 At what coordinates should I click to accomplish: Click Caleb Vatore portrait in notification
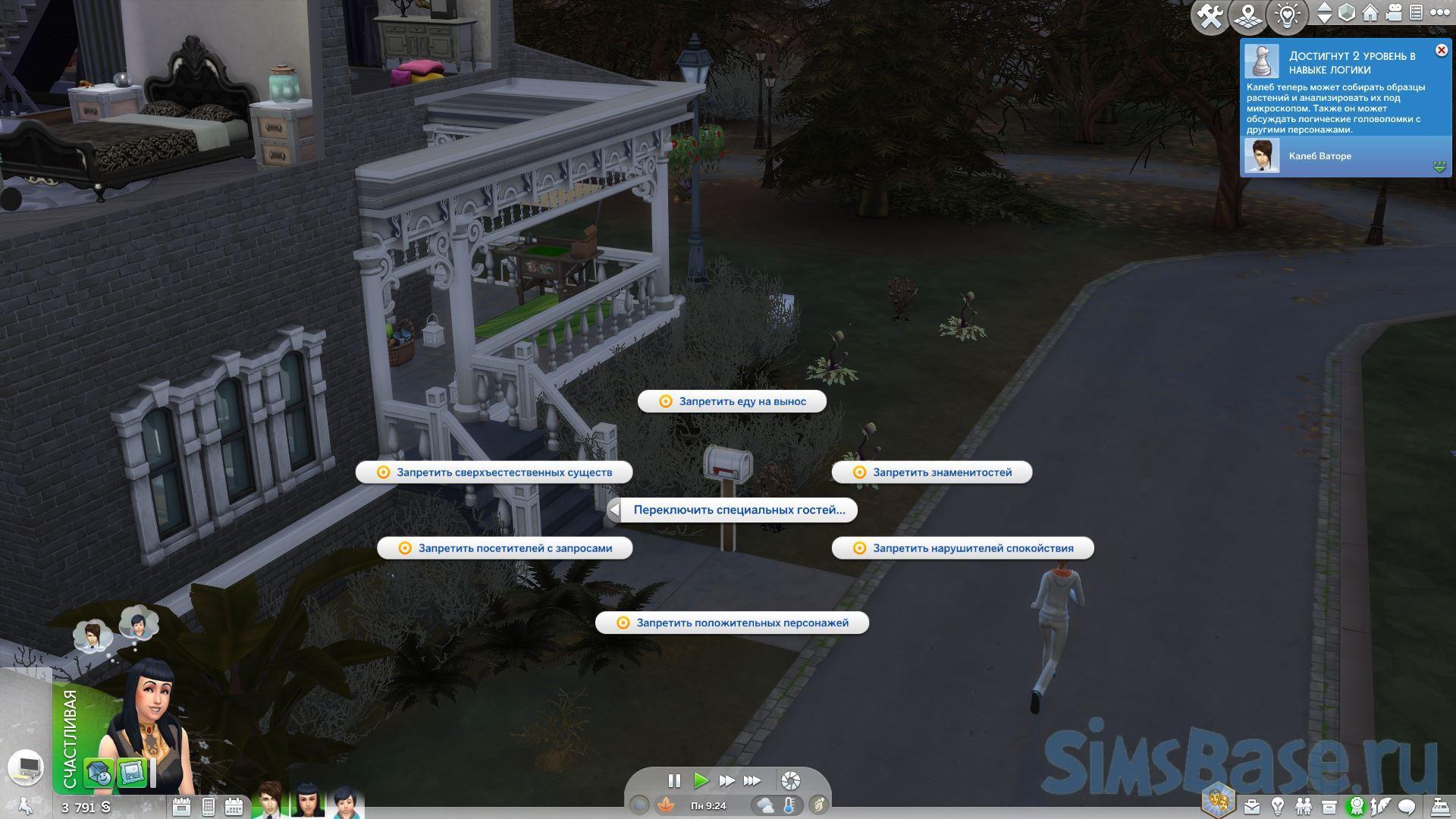click(1261, 156)
